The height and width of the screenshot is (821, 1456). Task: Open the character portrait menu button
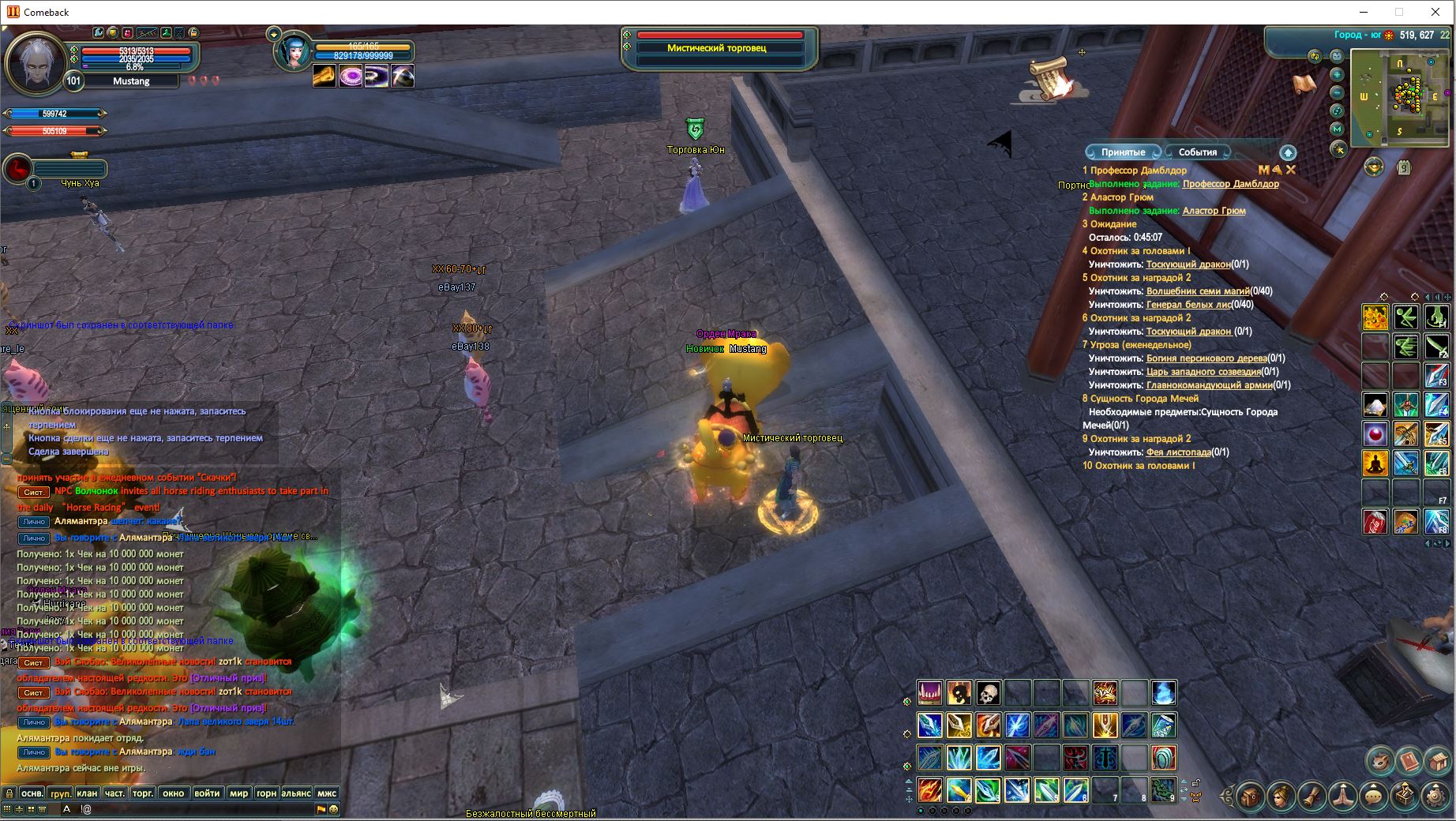coord(1282,797)
